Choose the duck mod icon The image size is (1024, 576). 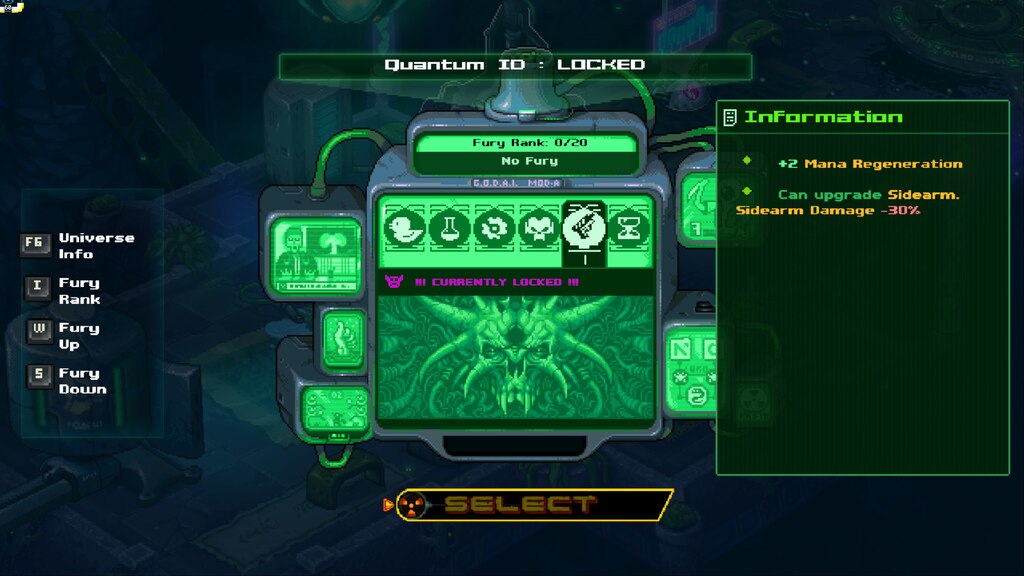click(x=404, y=228)
